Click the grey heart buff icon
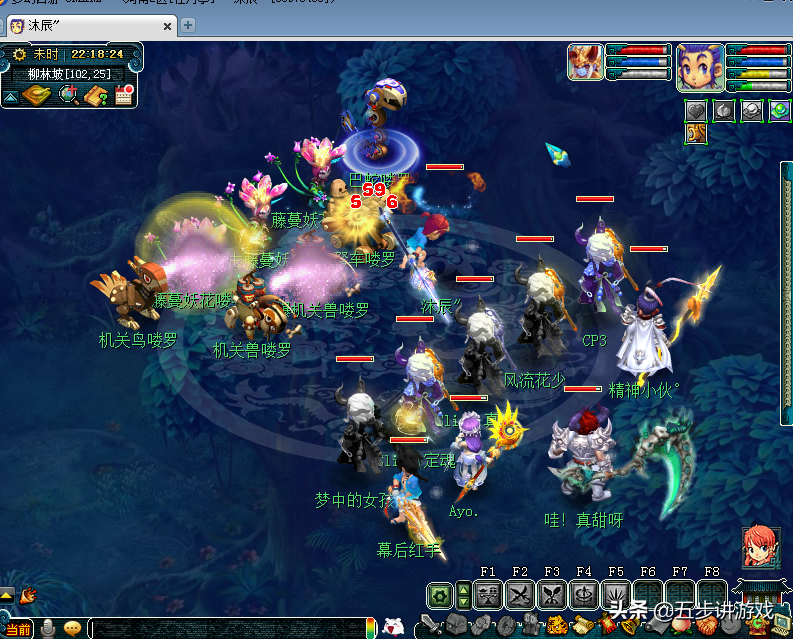 pos(697,110)
